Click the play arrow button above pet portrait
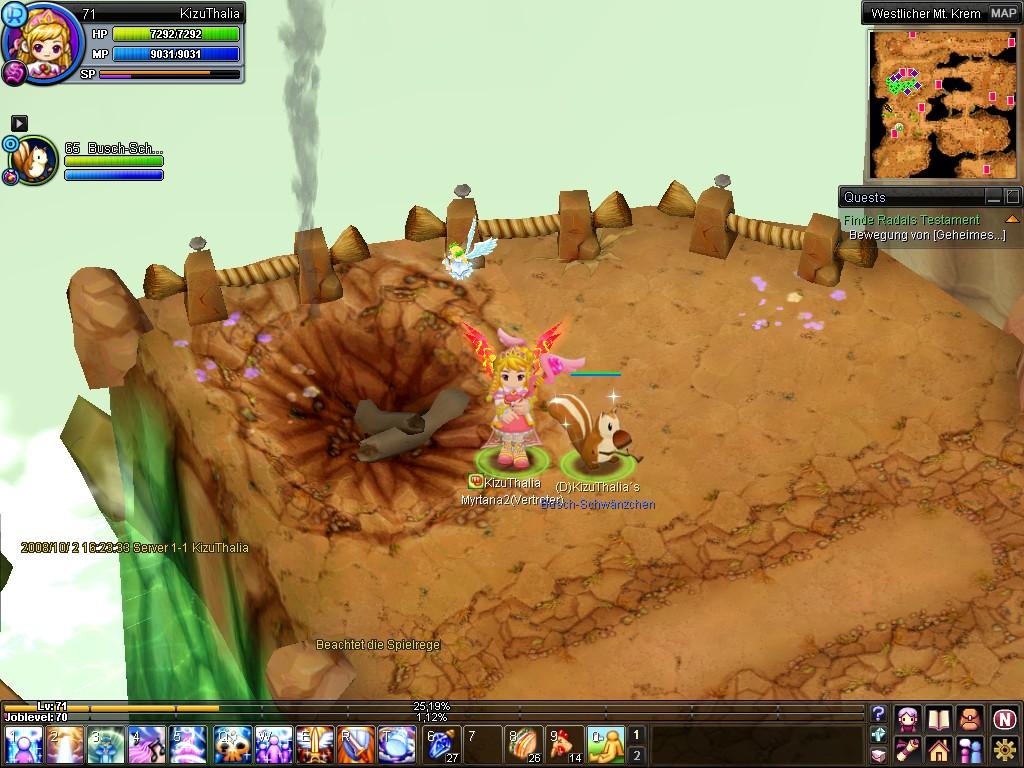Screen dimensions: 1024x768 (19, 123)
